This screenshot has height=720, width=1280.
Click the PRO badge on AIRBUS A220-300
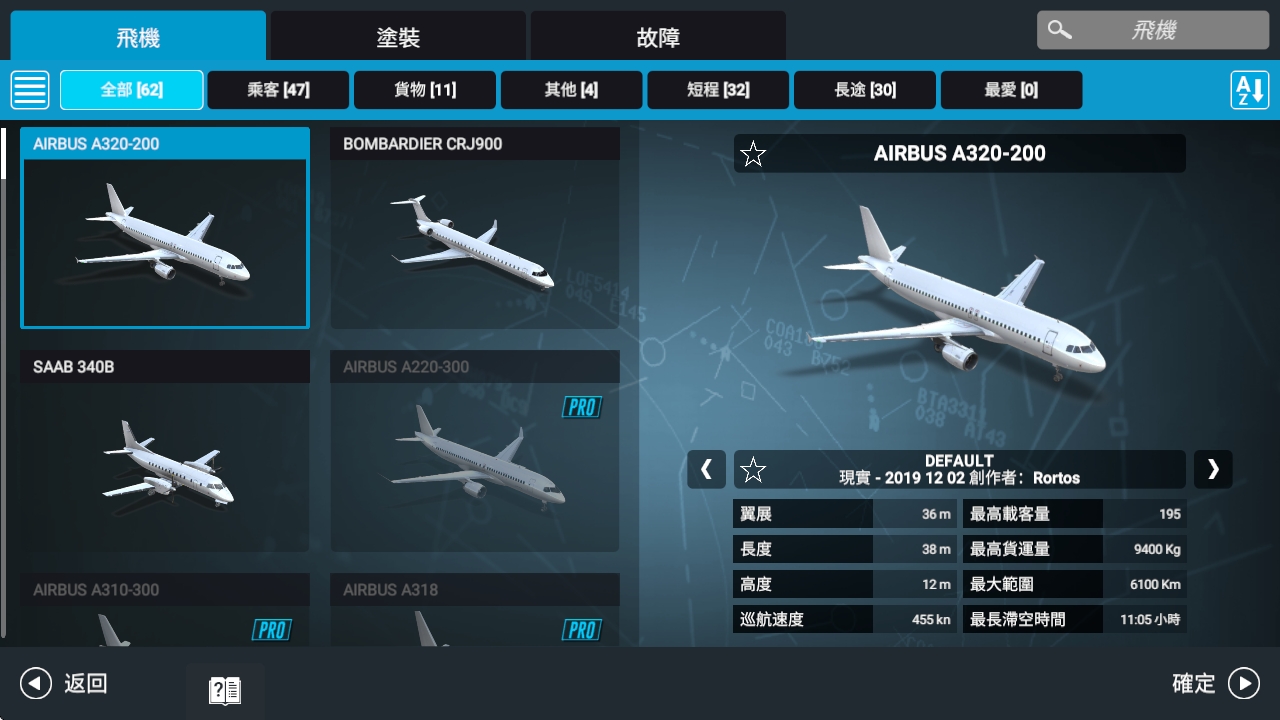coord(583,407)
